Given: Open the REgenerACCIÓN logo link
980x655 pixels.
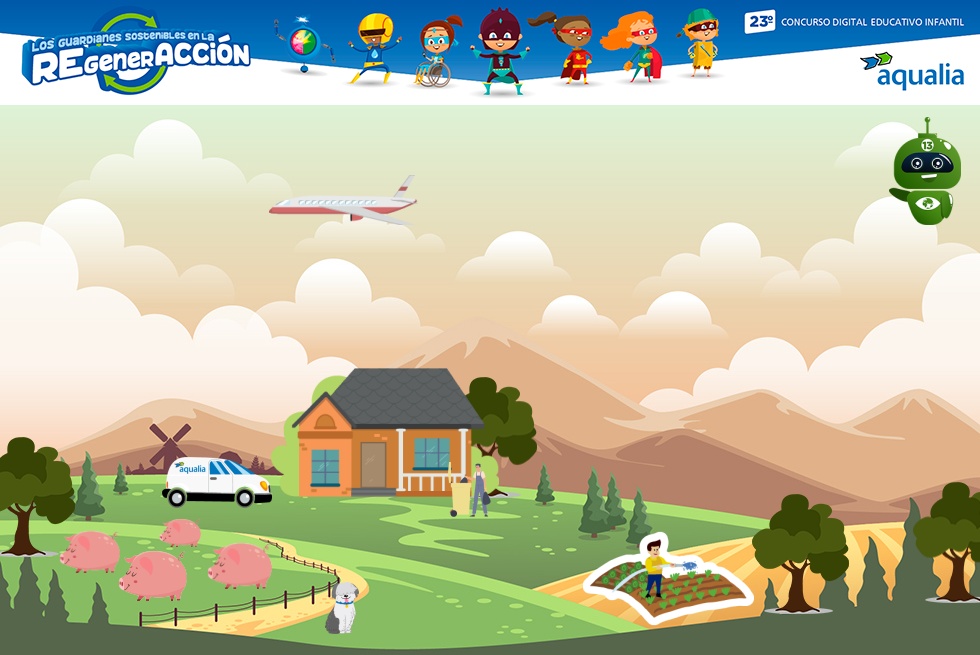Looking at the screenshot, I should tap(136, 55).
